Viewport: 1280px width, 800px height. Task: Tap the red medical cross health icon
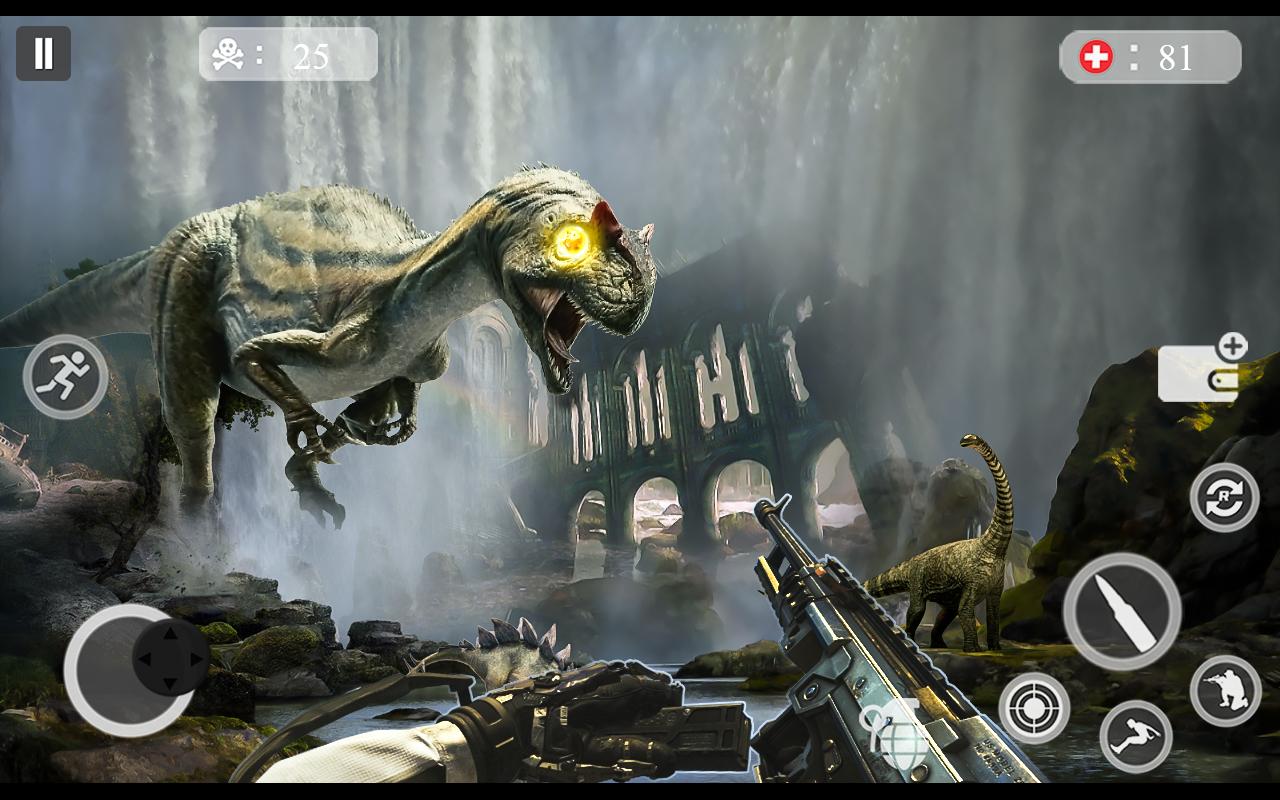pyautogui.click(x=1098, y=55)
